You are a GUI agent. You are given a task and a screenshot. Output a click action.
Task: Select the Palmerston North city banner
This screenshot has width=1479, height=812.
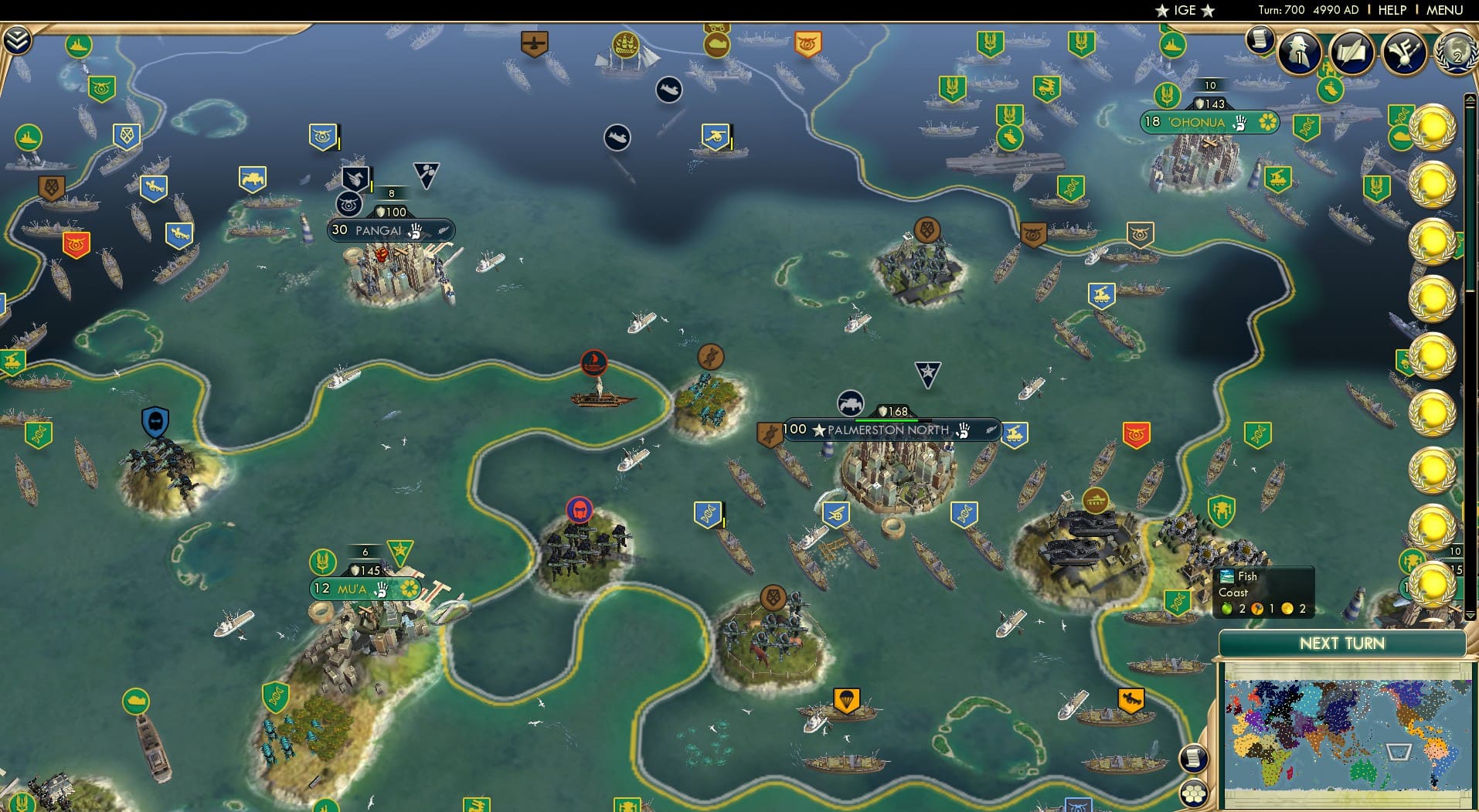(x=883, y=430)
